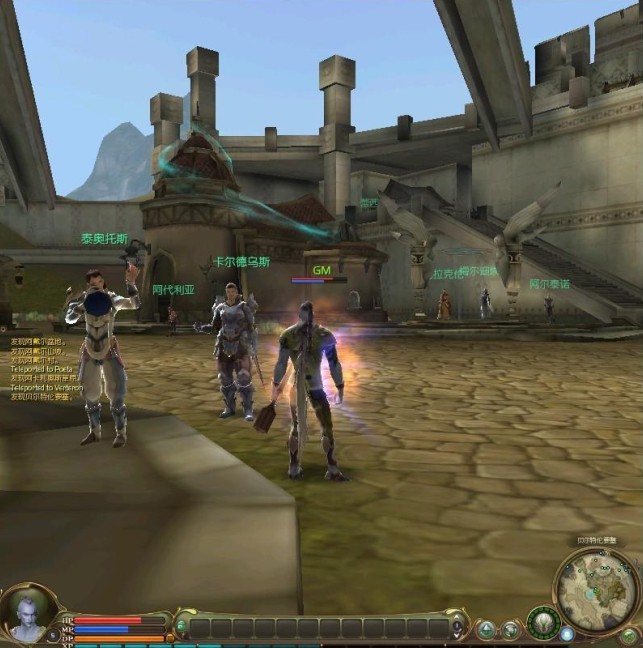Screen dimensions: 643x648
Task: Click the round swirl icon beside the crystal button
Action: pos(511,629)
